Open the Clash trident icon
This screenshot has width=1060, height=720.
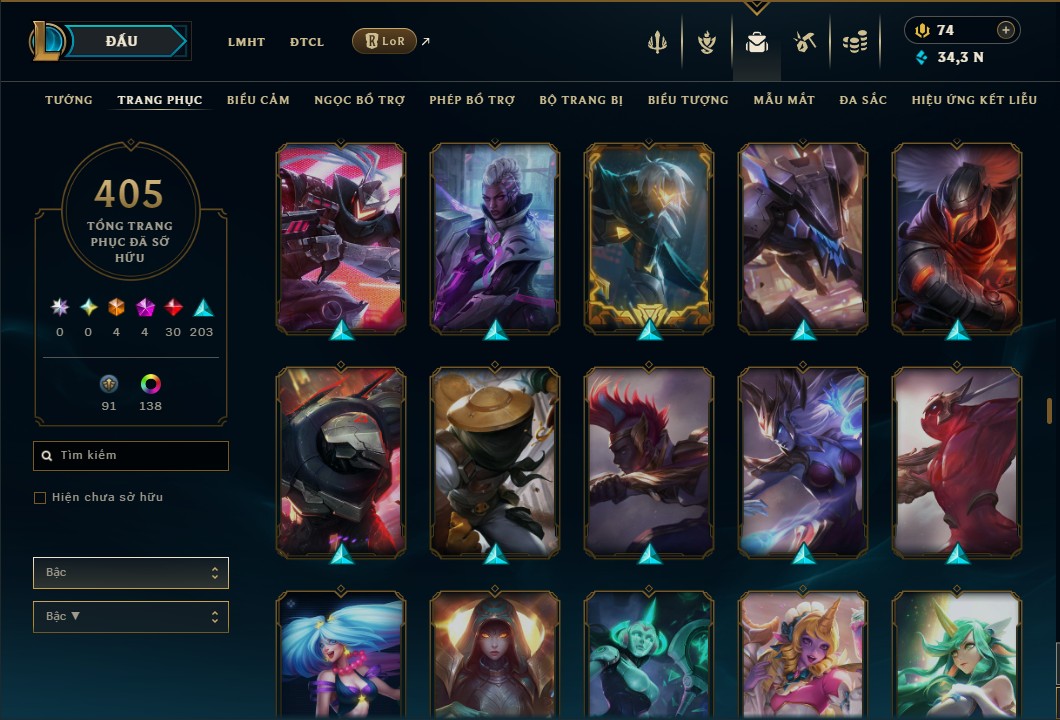[x=657, y=42]
